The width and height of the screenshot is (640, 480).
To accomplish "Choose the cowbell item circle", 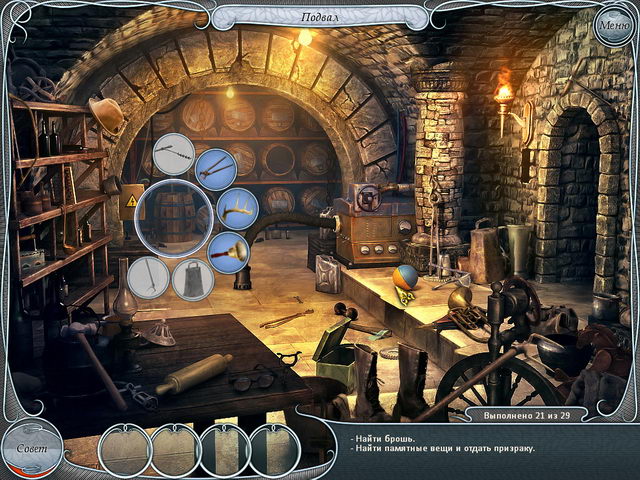I will [192, 279].
